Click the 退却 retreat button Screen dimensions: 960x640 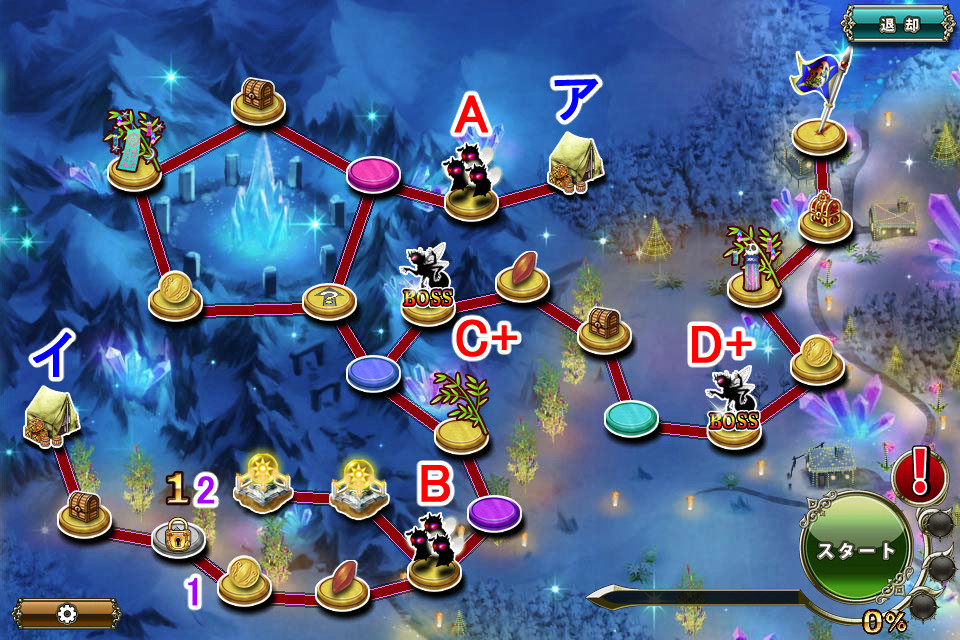[x=899, y=24]
